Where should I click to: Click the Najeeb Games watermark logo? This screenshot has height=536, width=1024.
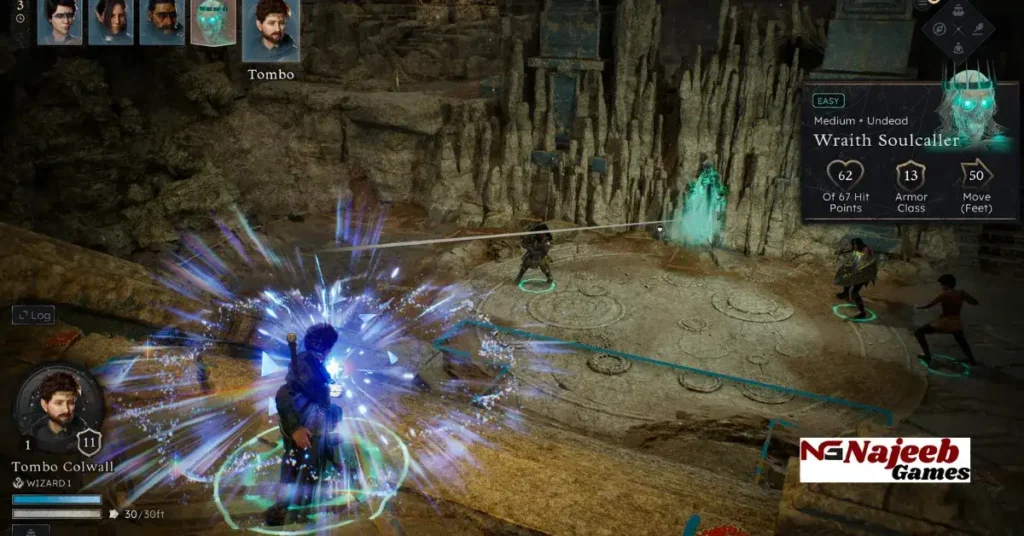(884, 459)
